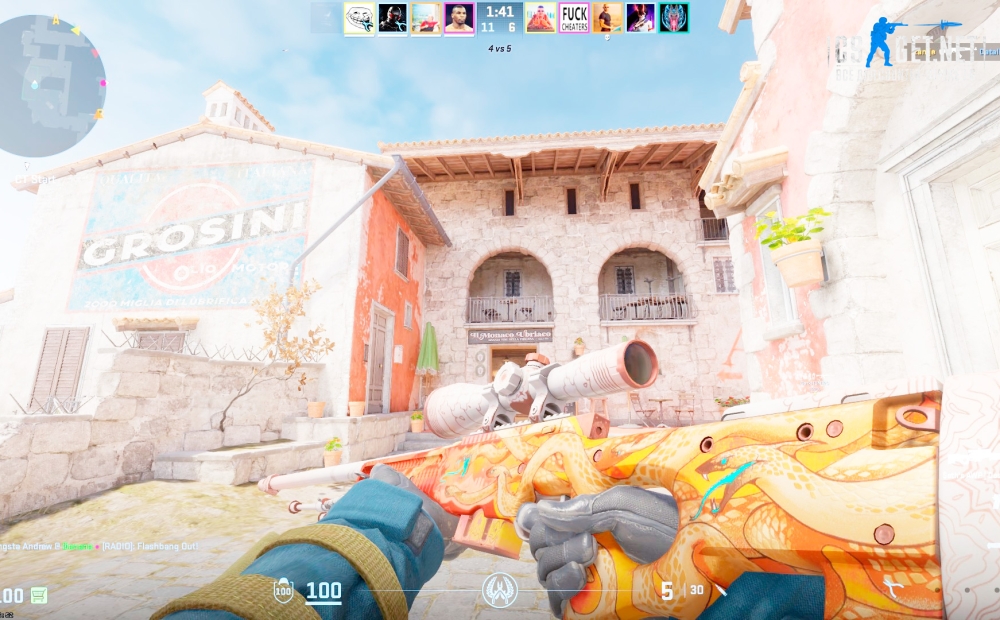
Task: Select the "FUCK CHEATERS" player avatar
Action: [x=574, y=18]
